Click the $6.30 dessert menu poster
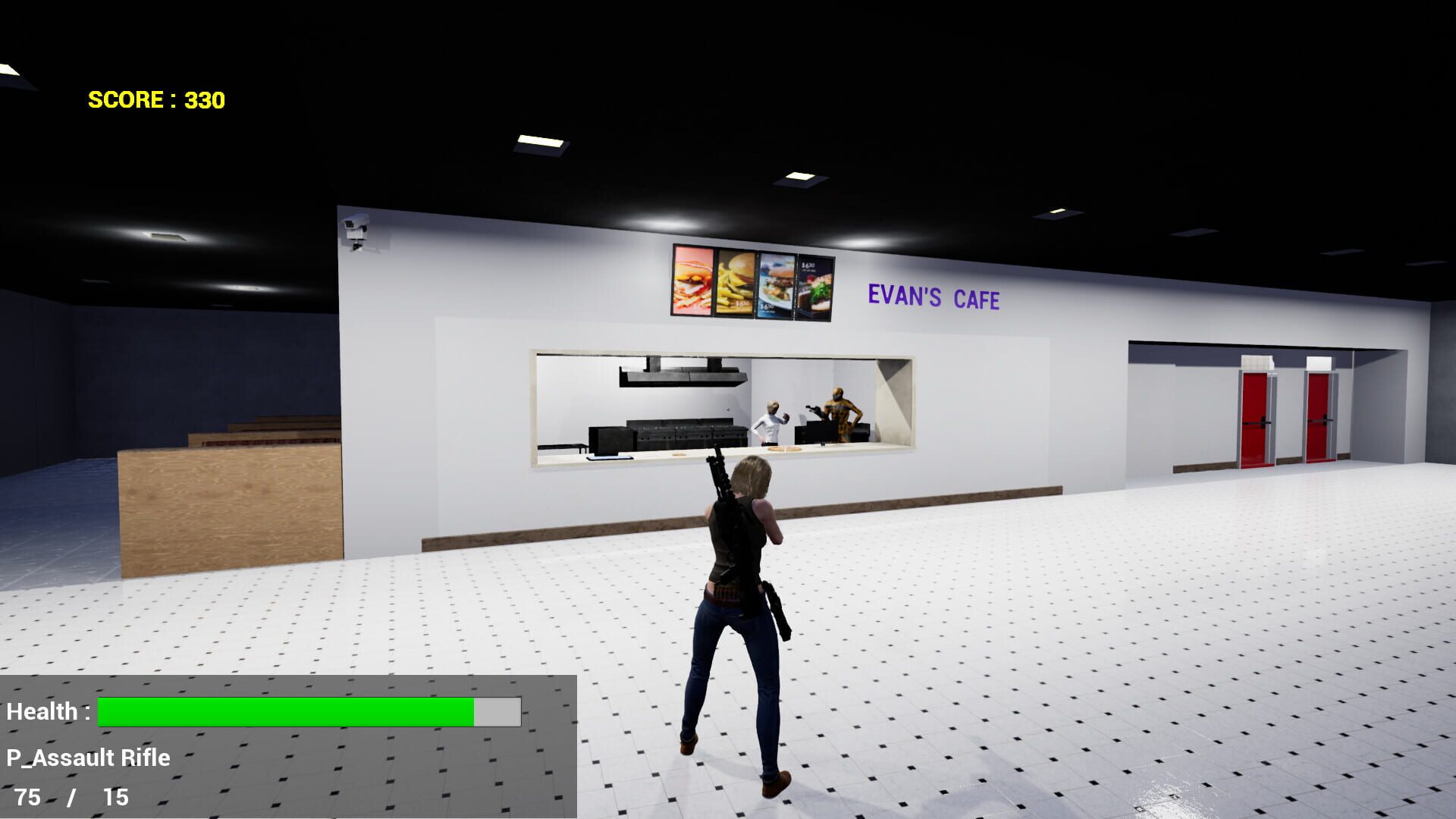The image size is (1456, 819). 815,284
